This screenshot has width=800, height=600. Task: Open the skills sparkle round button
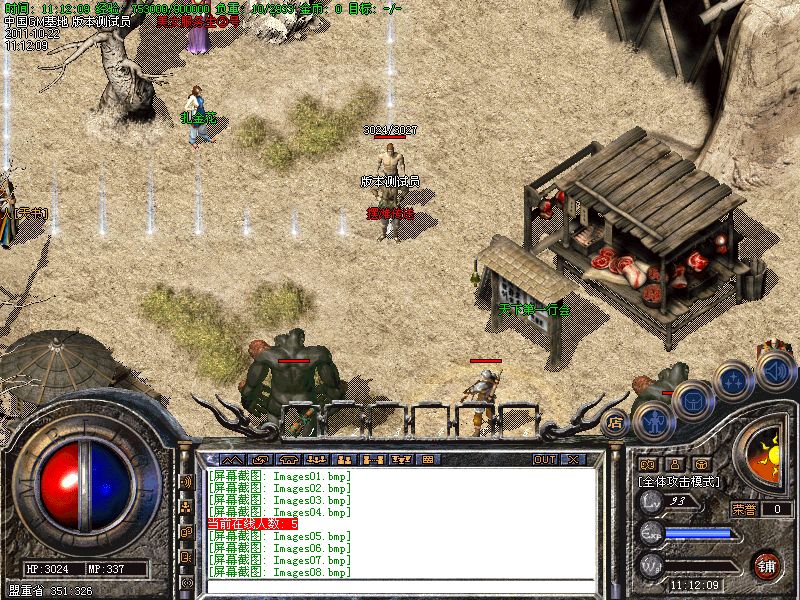click(x=733, y=380)
